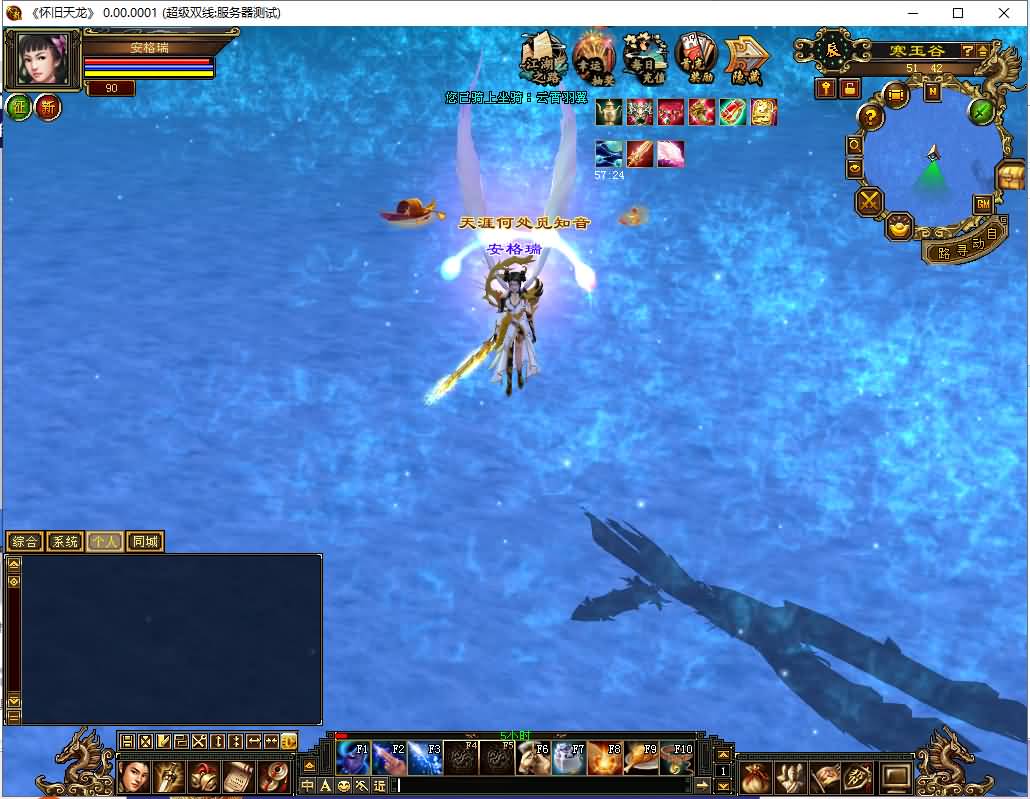Open the 幸运抽奖 lucky draw icon
The height and width of the screenshot is (799, 1030).
pos(594,57)
